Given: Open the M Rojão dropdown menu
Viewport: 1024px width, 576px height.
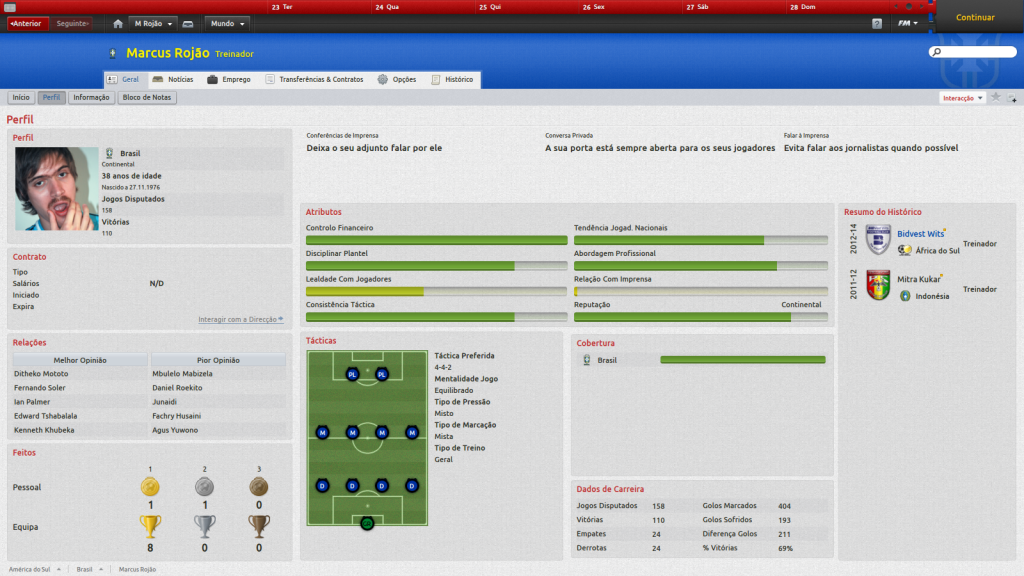Looking at the screenshot, I should (154, 23).
